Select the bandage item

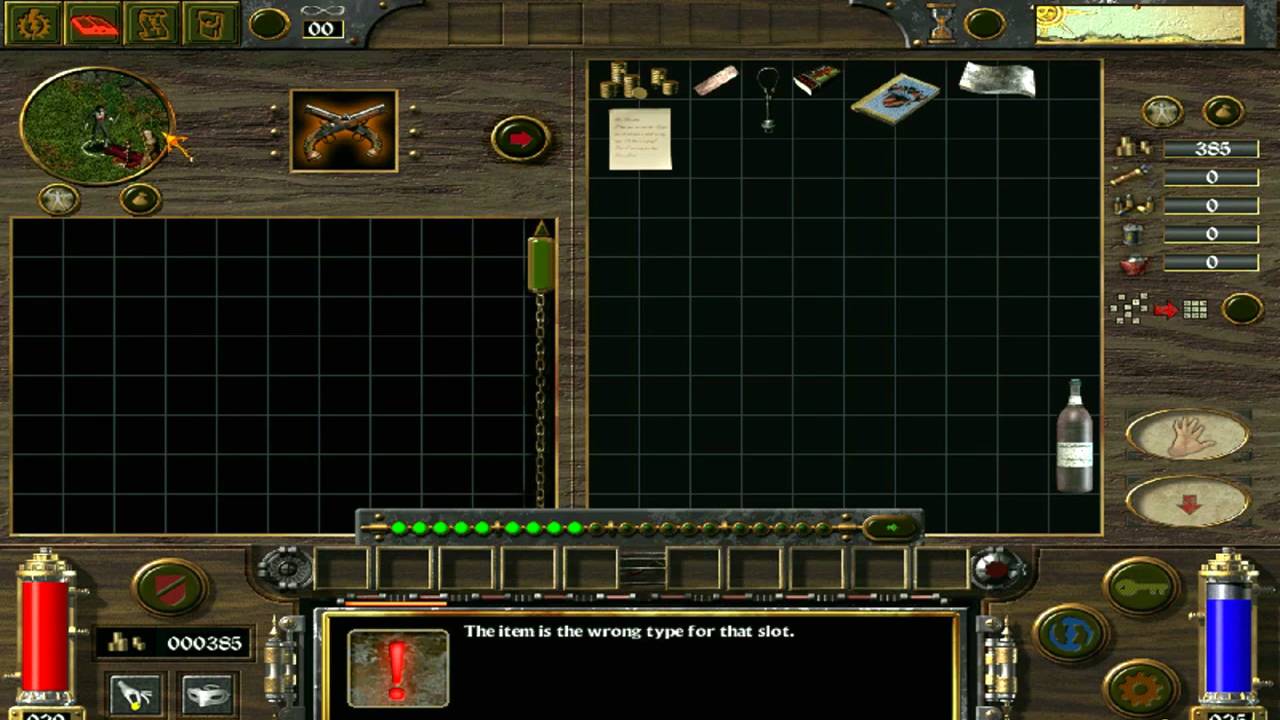(715, 80)
